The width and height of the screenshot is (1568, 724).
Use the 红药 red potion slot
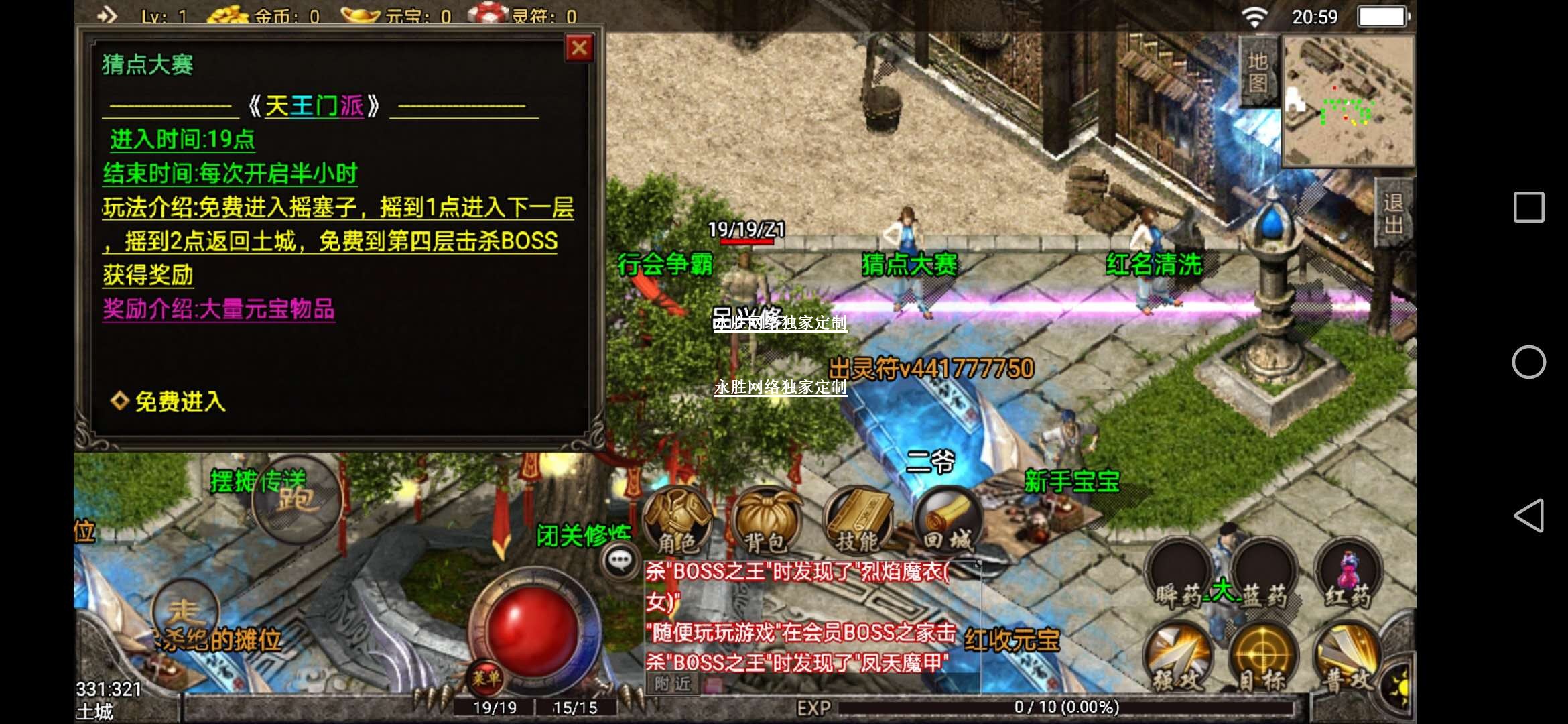tap(1348, 577)
